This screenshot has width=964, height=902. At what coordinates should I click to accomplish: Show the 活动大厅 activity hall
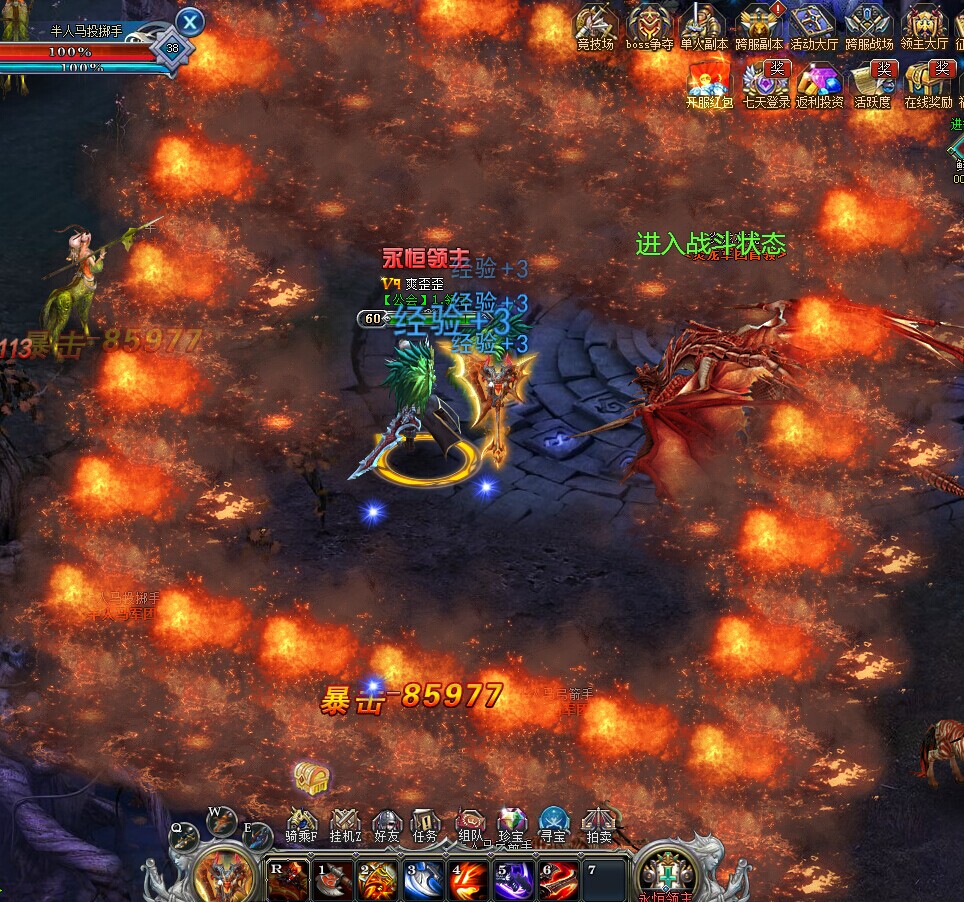click(x=813, y=26)
